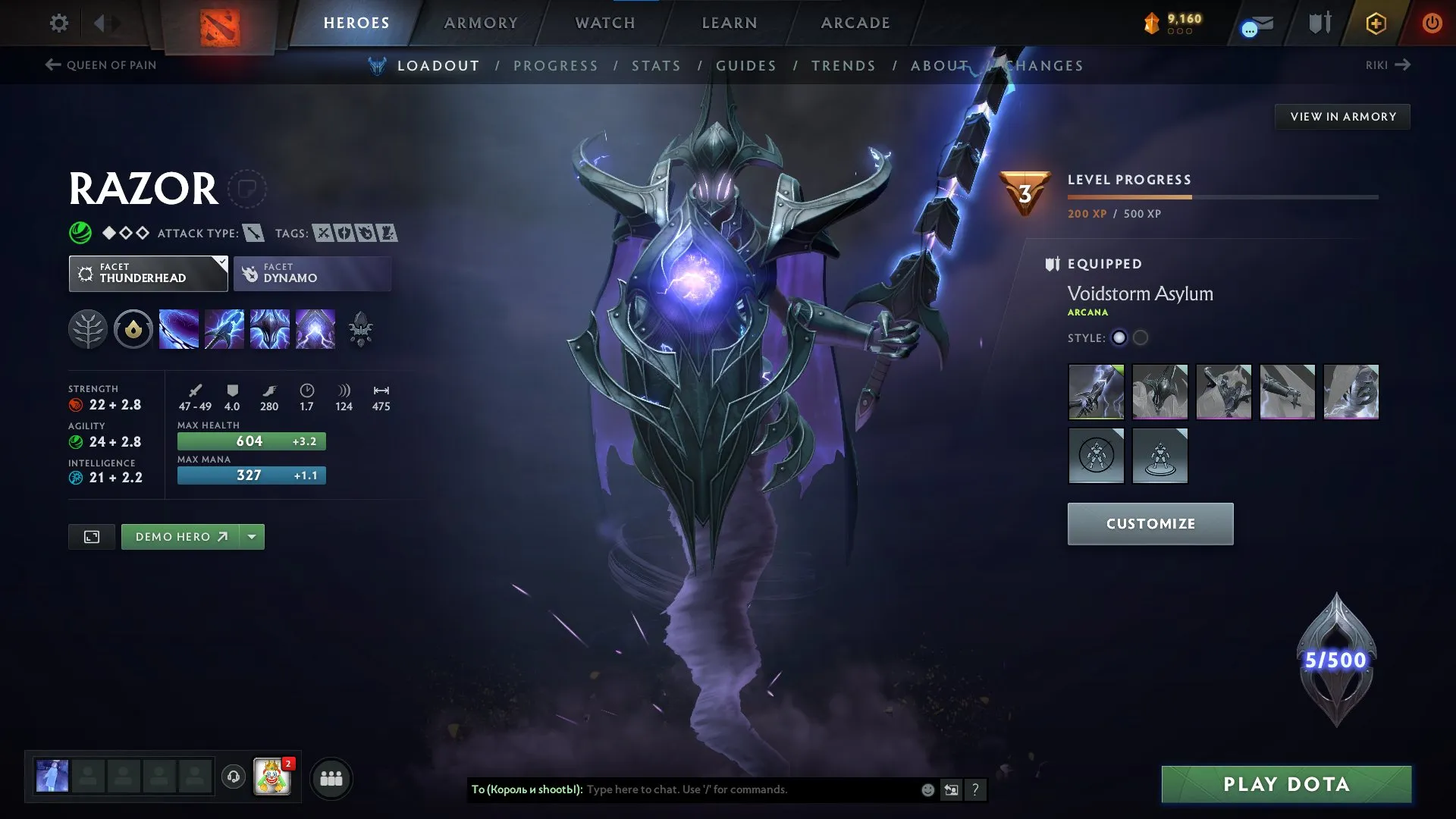Open the Demo Hero dropdown arrow
Screen dimensions: 1456x819
point(252,536)
